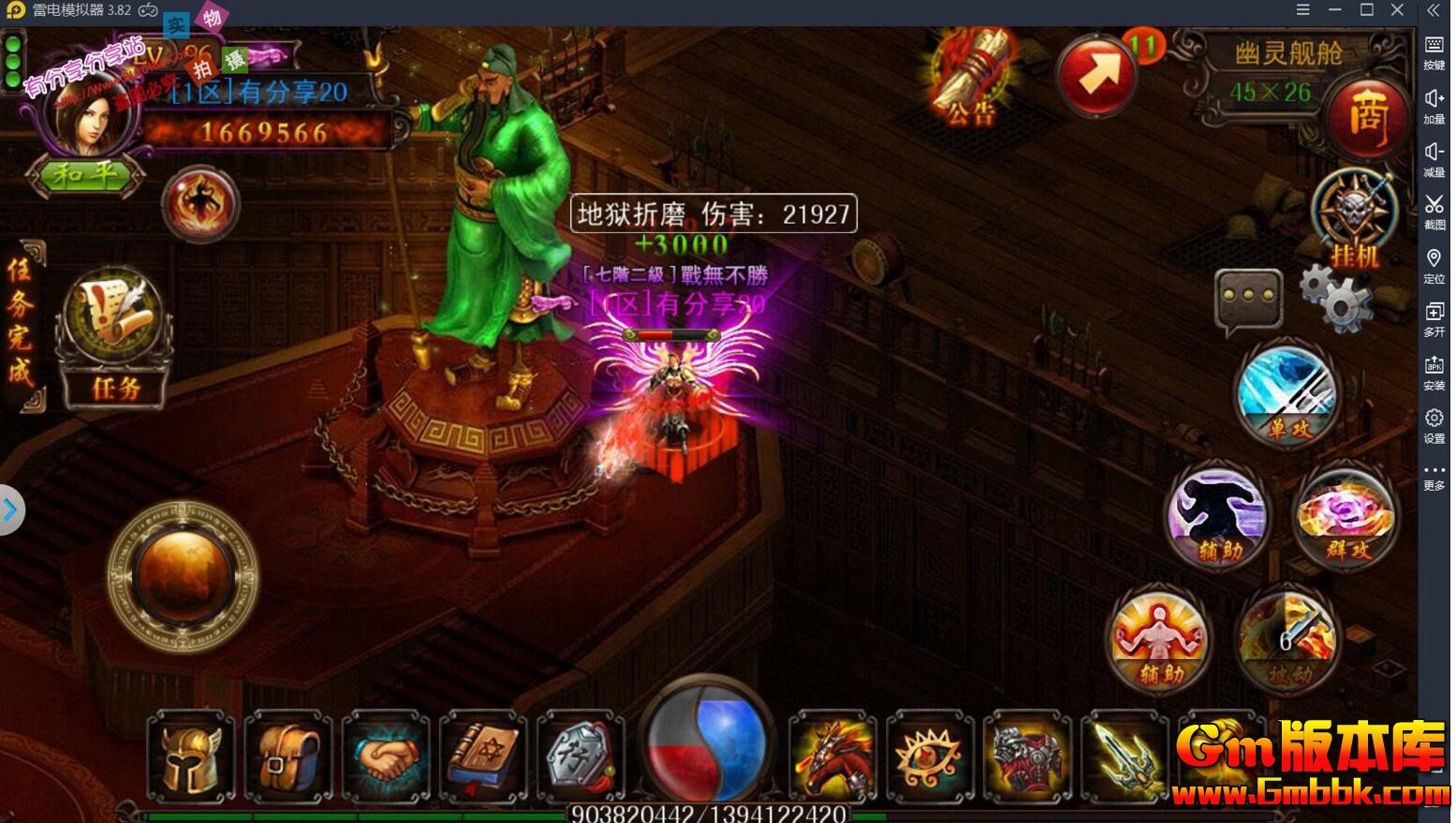This screenshot has width=1456, height=823.
Task: Enable 挂机 auto-hang mode
Action: point(1355,215)
